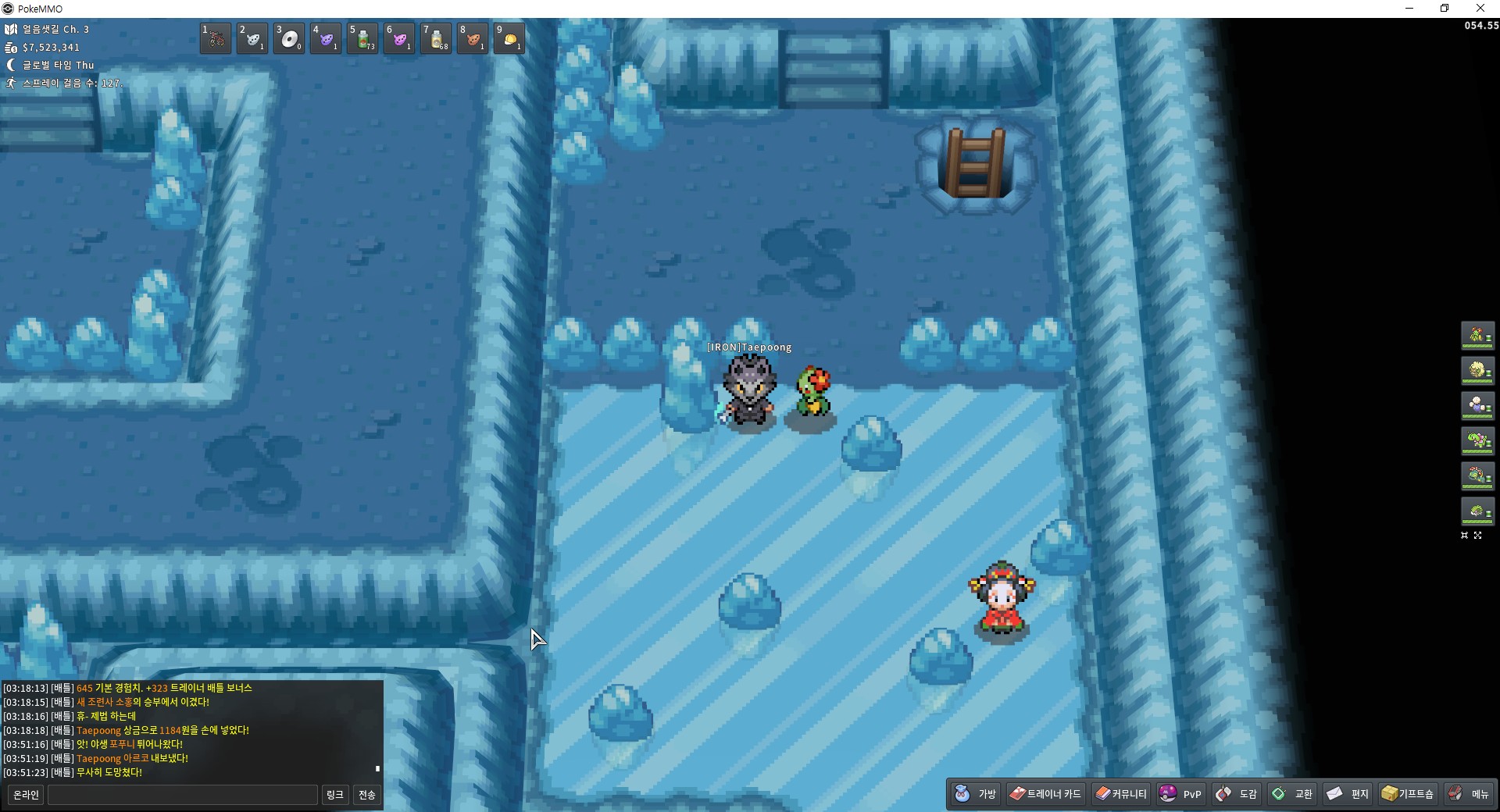The height and width of the screenshot is (812, 1500).
Task: Open the 커뮤니티 community panel
Action: point(1121,794)
